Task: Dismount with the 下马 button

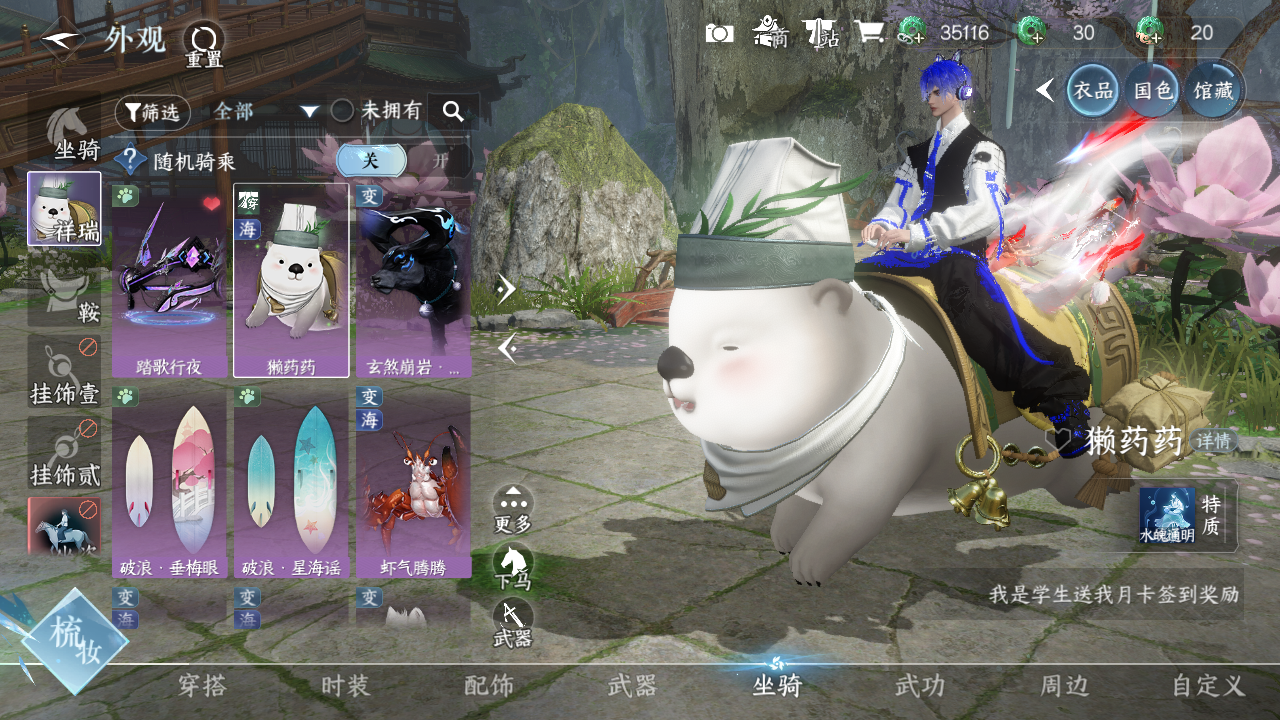Action: tap(513, 567)
